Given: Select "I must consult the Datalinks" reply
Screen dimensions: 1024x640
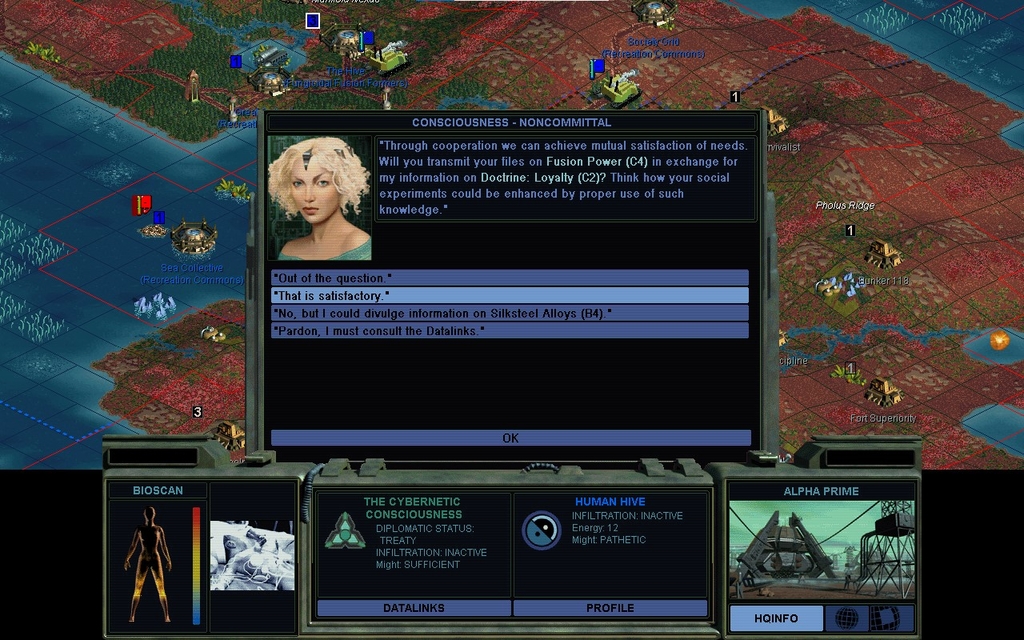Looking at the screenshot, I should (x=510, y=330).
